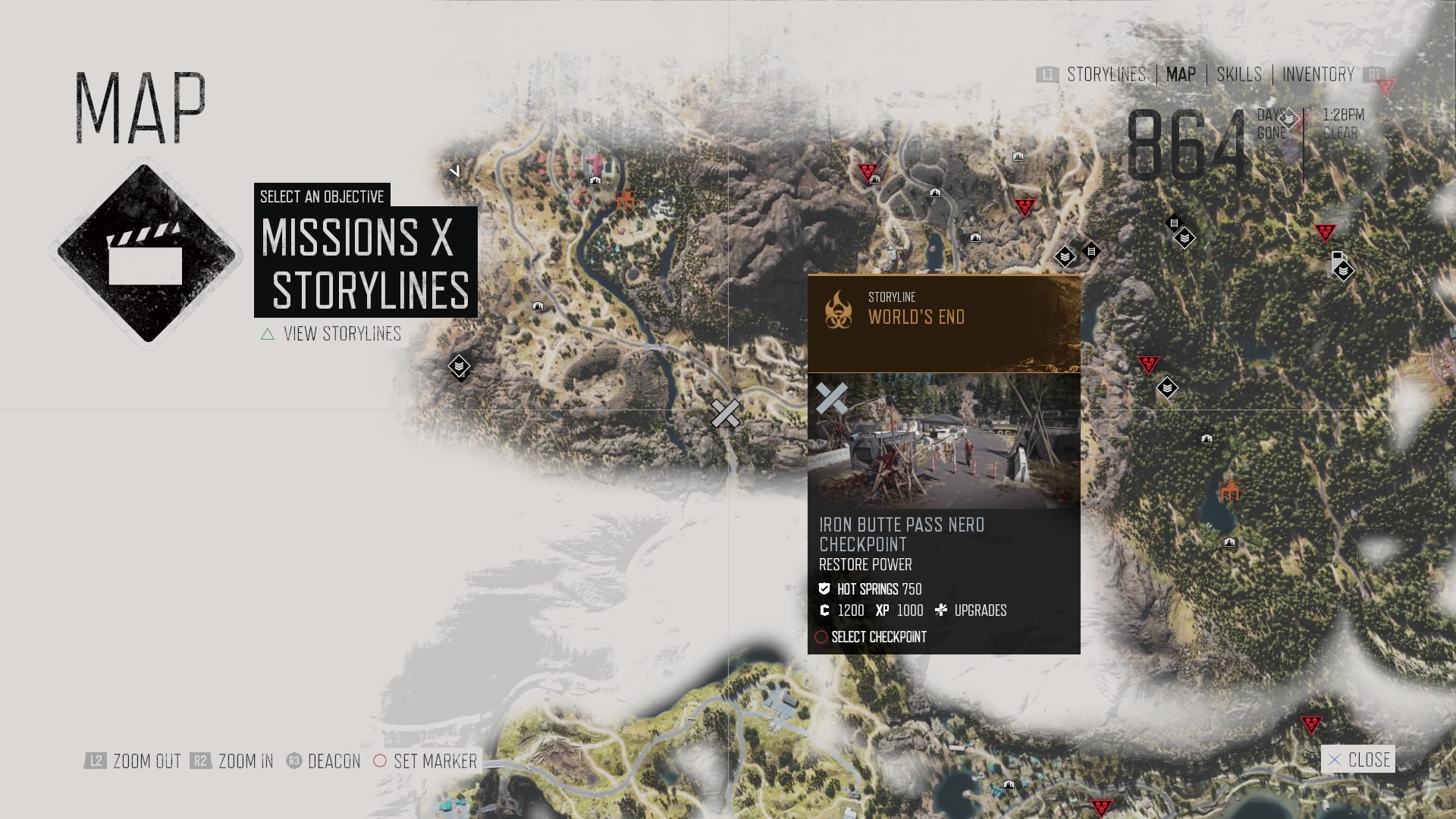This screenshot has height=819, width=1456.
Task: Click the Upgrades crossed-tools reward icon
Action: pos(941,610)
